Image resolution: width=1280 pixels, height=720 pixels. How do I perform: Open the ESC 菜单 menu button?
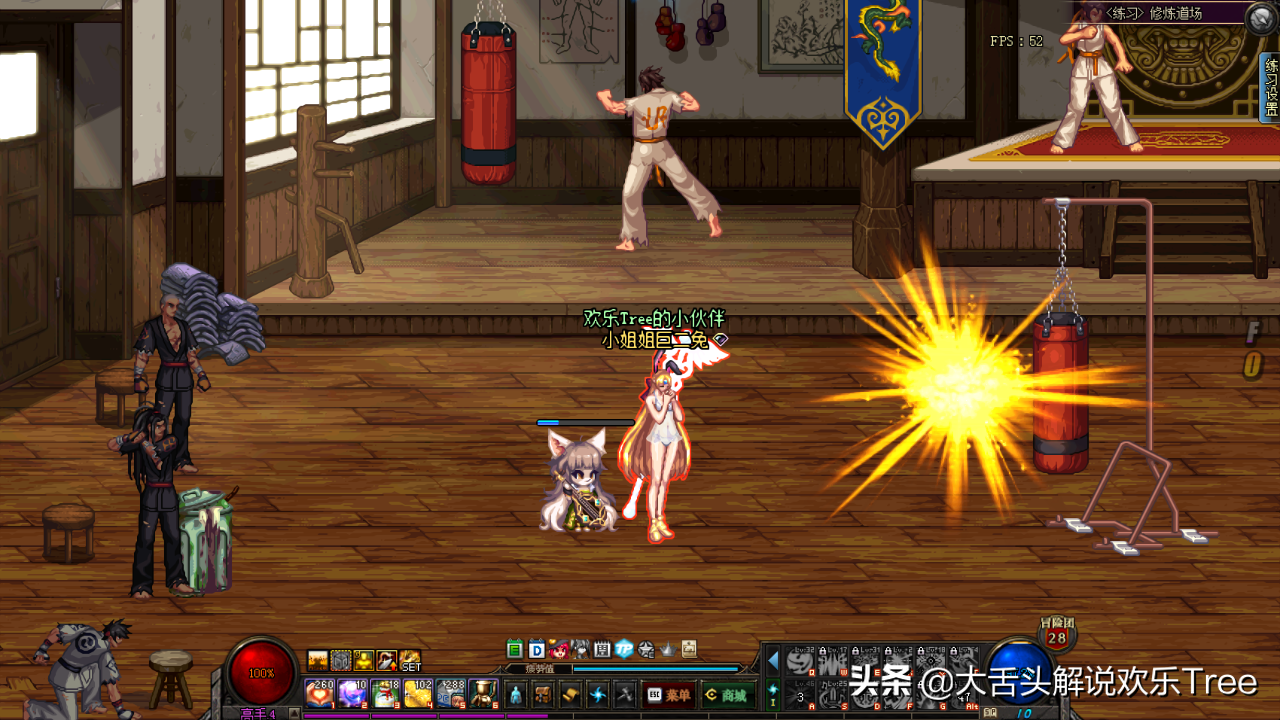pyautogui.click(x=669, y=695)
